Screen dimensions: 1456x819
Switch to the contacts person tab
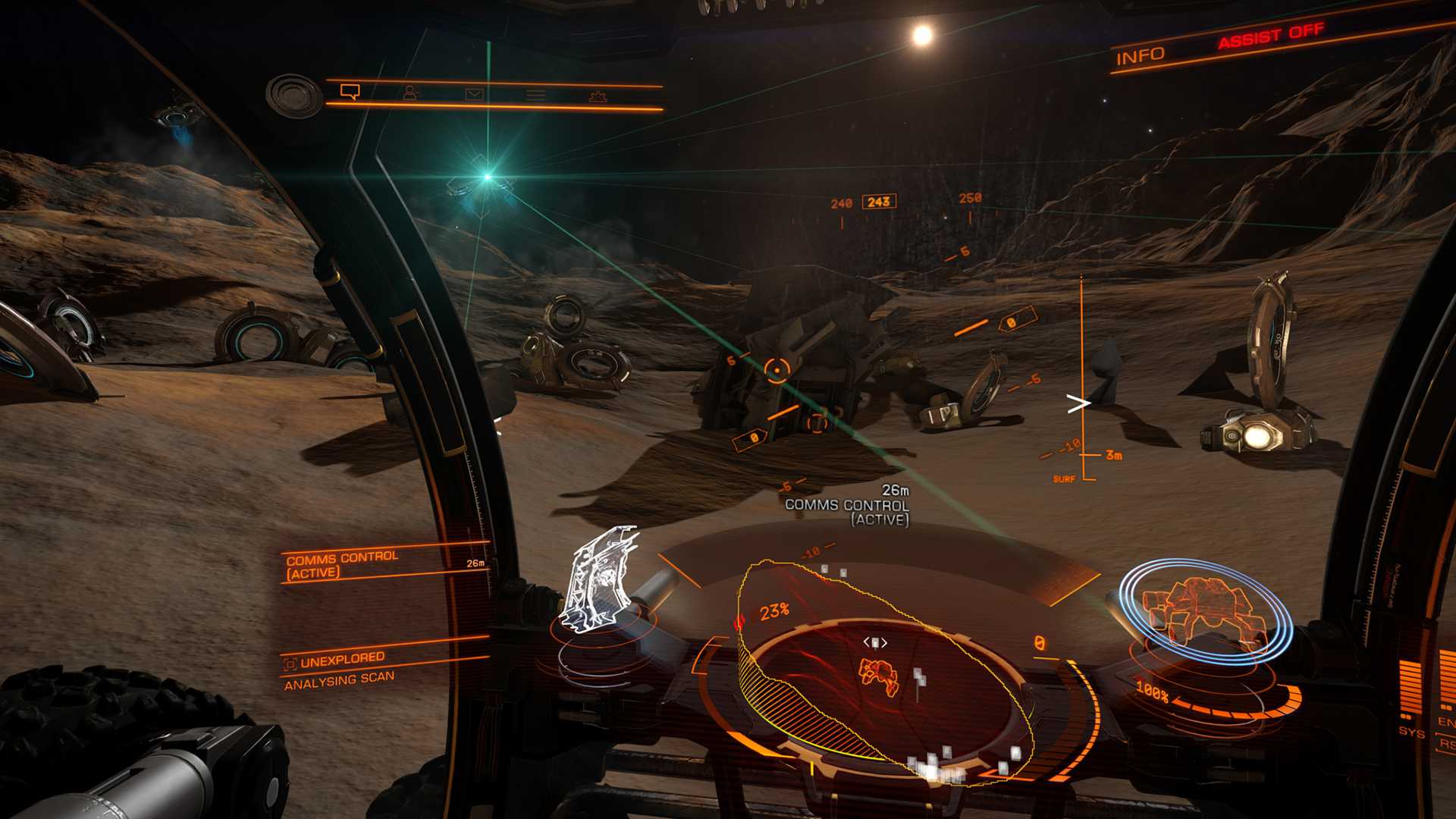pos(411,93)
